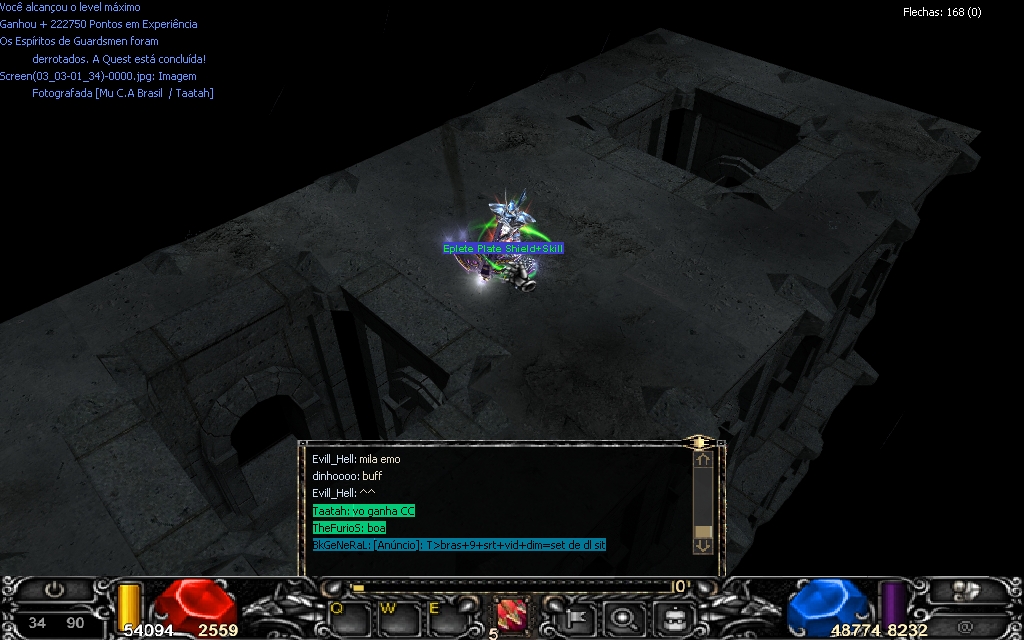Click the @ button in the corner
The height and width of the screenshot is (640, 1024).
point(965,626)
